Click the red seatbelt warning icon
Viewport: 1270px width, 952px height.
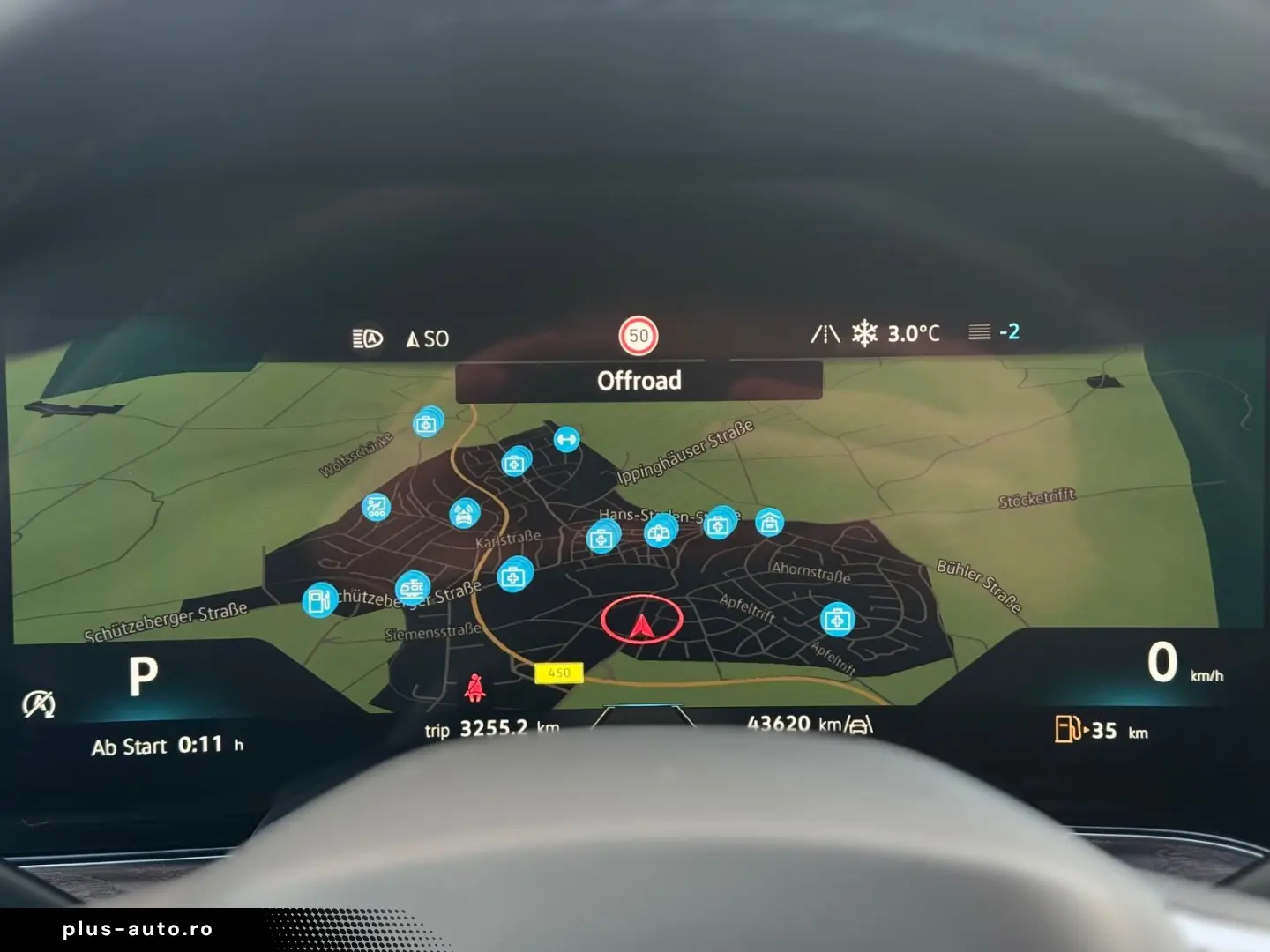[474, 688]
